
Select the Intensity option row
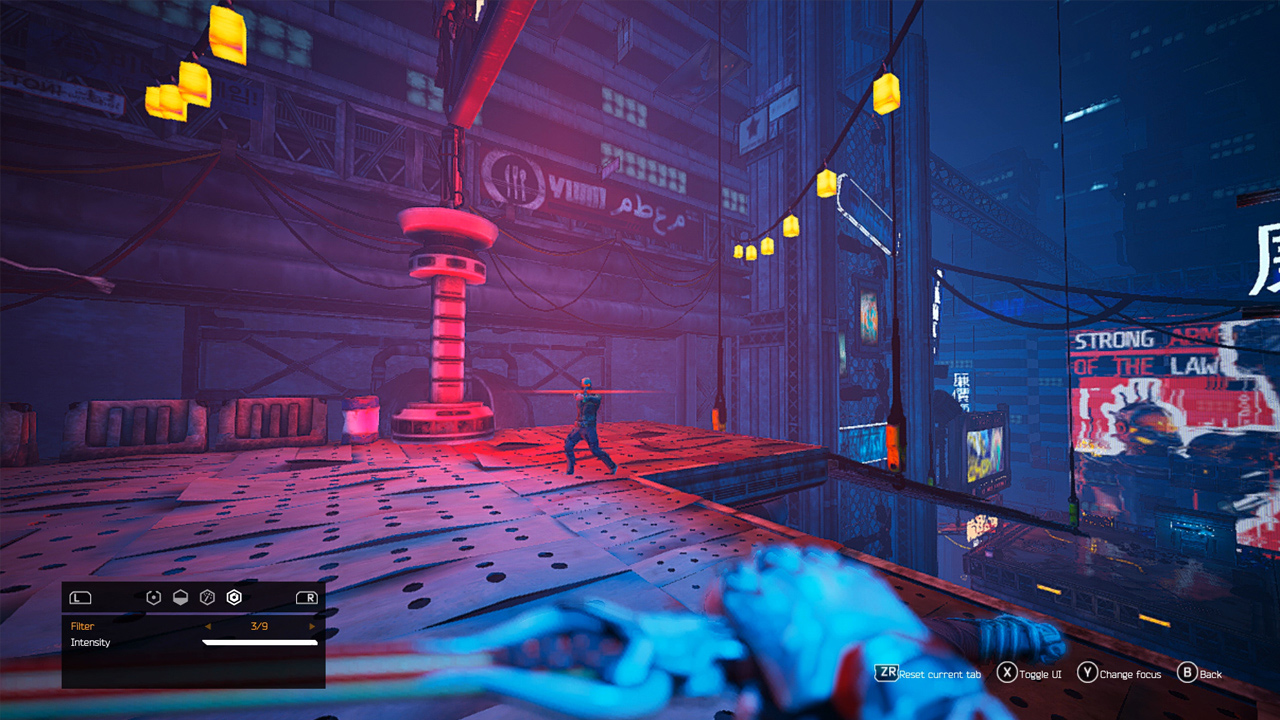90,642
